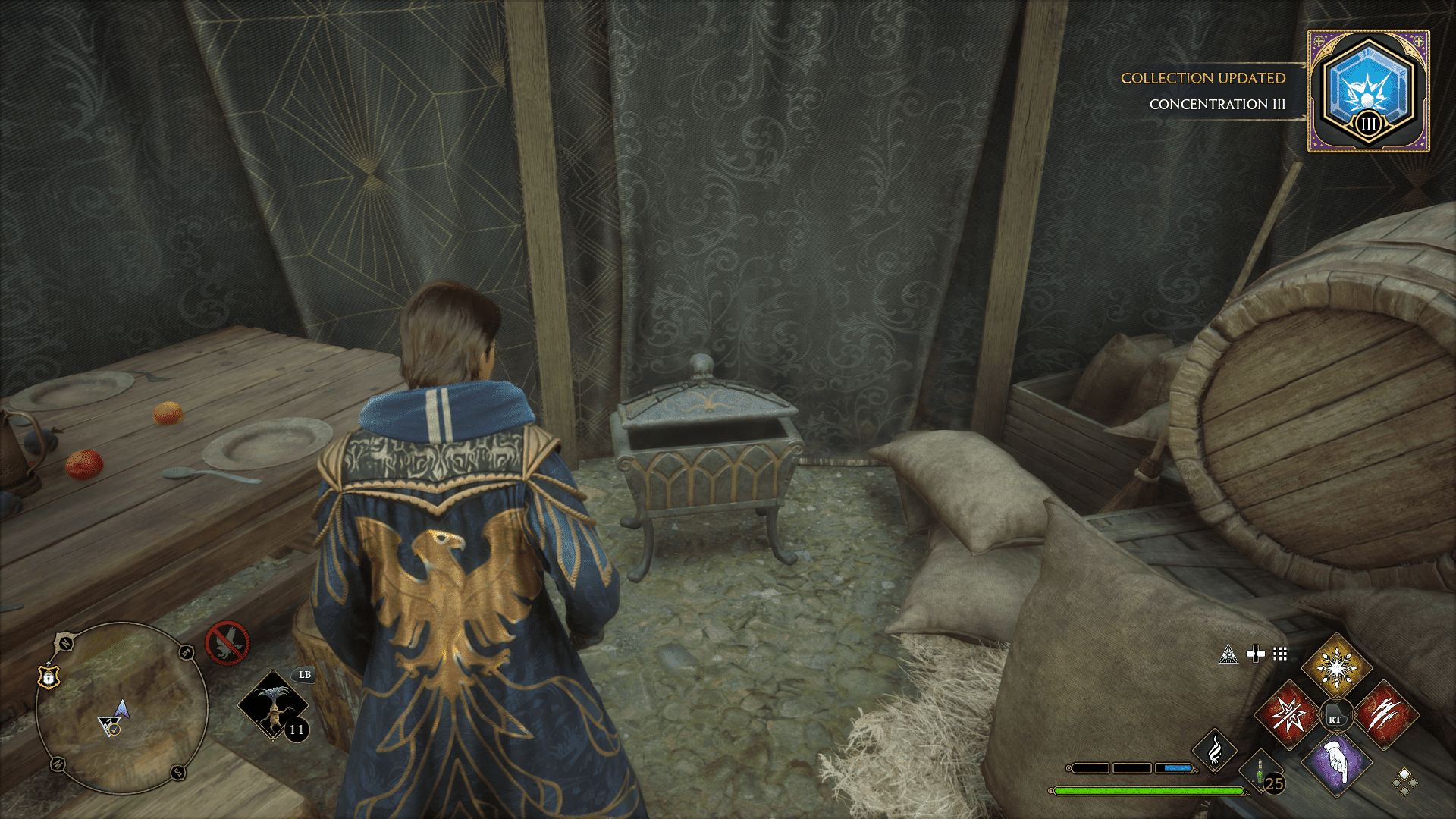Image resolution: width=1456 pixels, height=819 pixels.
Task: Click the COLLECTION UPDATED notification text
Action: (1201, 79)
